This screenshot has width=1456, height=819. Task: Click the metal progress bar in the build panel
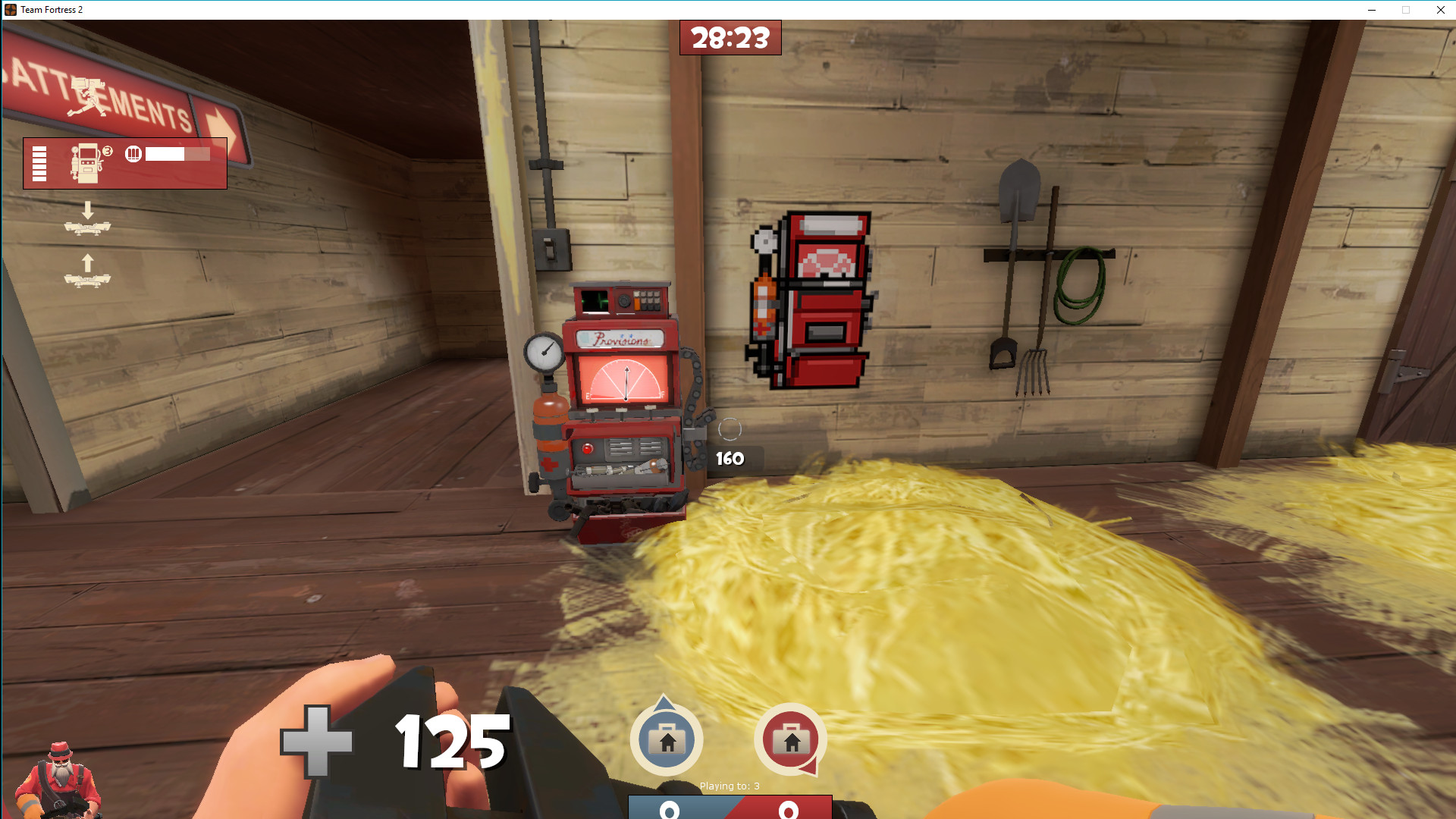[177, 154]
